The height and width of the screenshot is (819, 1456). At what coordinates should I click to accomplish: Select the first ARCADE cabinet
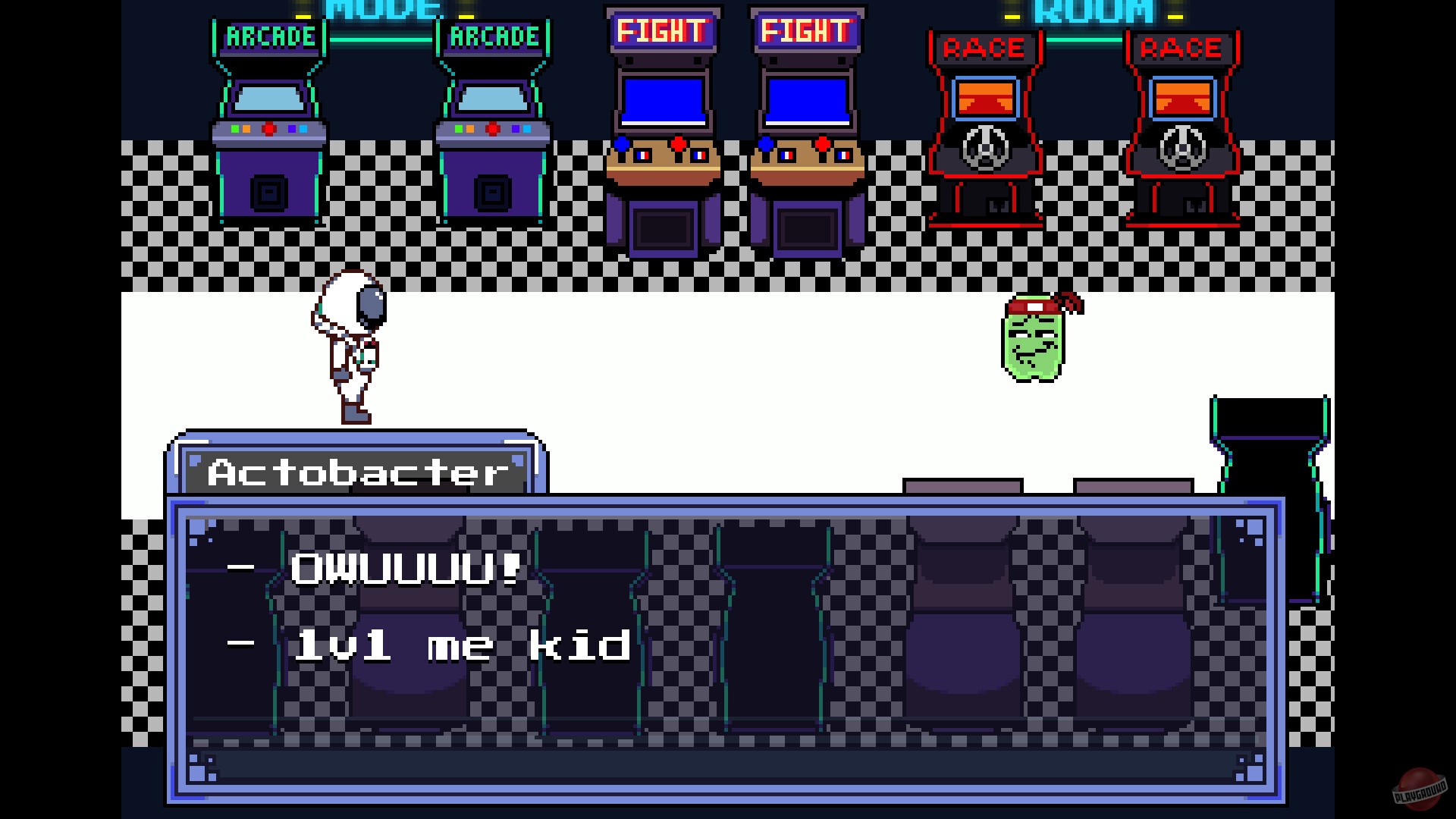(269, 121)
